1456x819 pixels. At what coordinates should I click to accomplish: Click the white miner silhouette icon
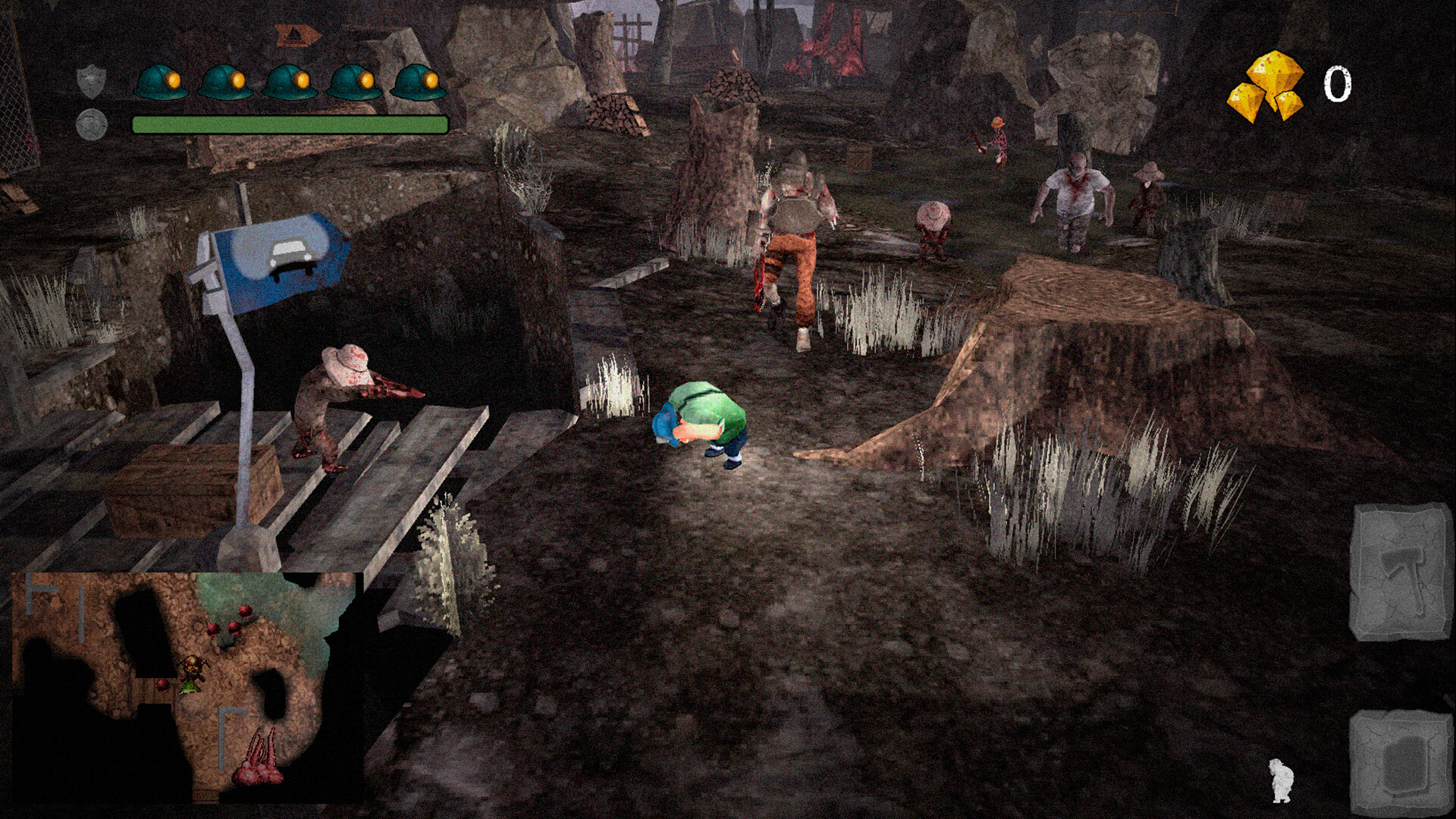tap(1280, 781)
